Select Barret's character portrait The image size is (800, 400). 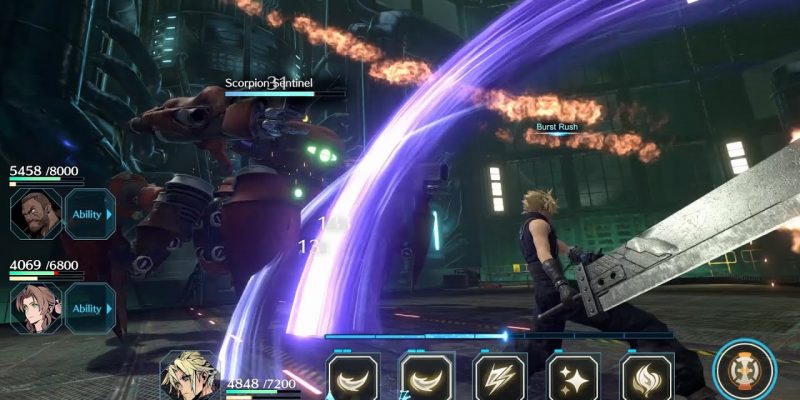[36, 213]
